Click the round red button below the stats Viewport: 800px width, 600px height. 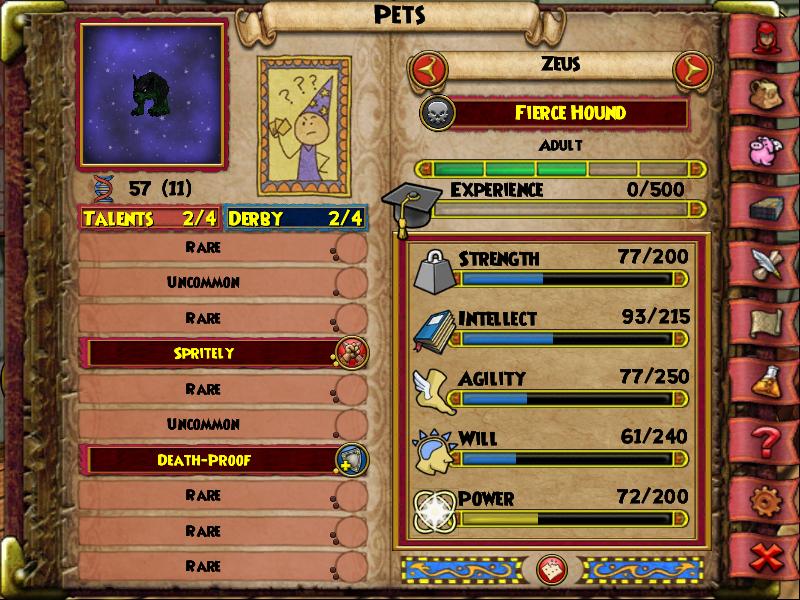click(552, 569)
